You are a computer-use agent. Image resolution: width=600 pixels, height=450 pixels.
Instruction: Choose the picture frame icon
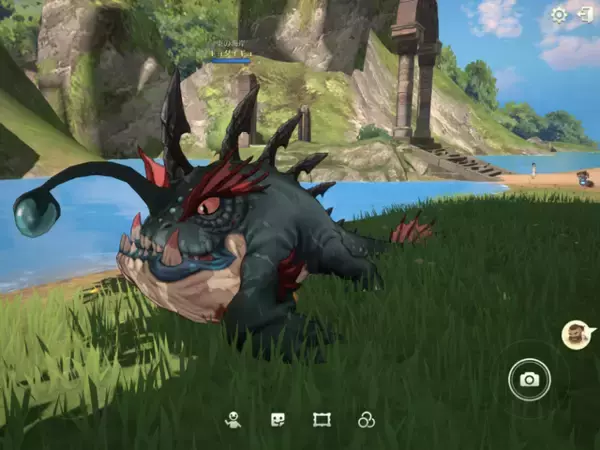(x=321, y=420)
